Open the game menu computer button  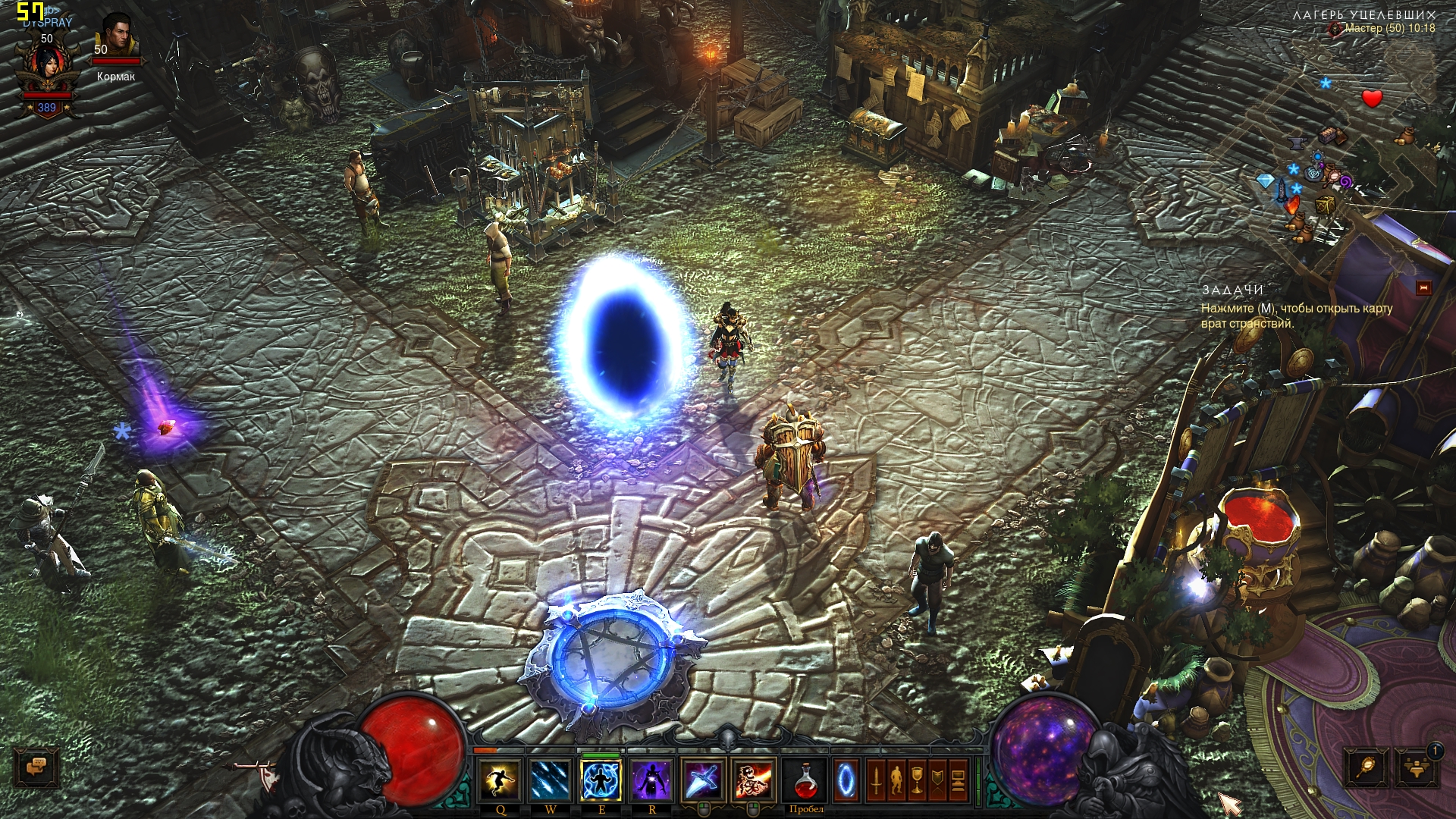[x=959, y=780]
